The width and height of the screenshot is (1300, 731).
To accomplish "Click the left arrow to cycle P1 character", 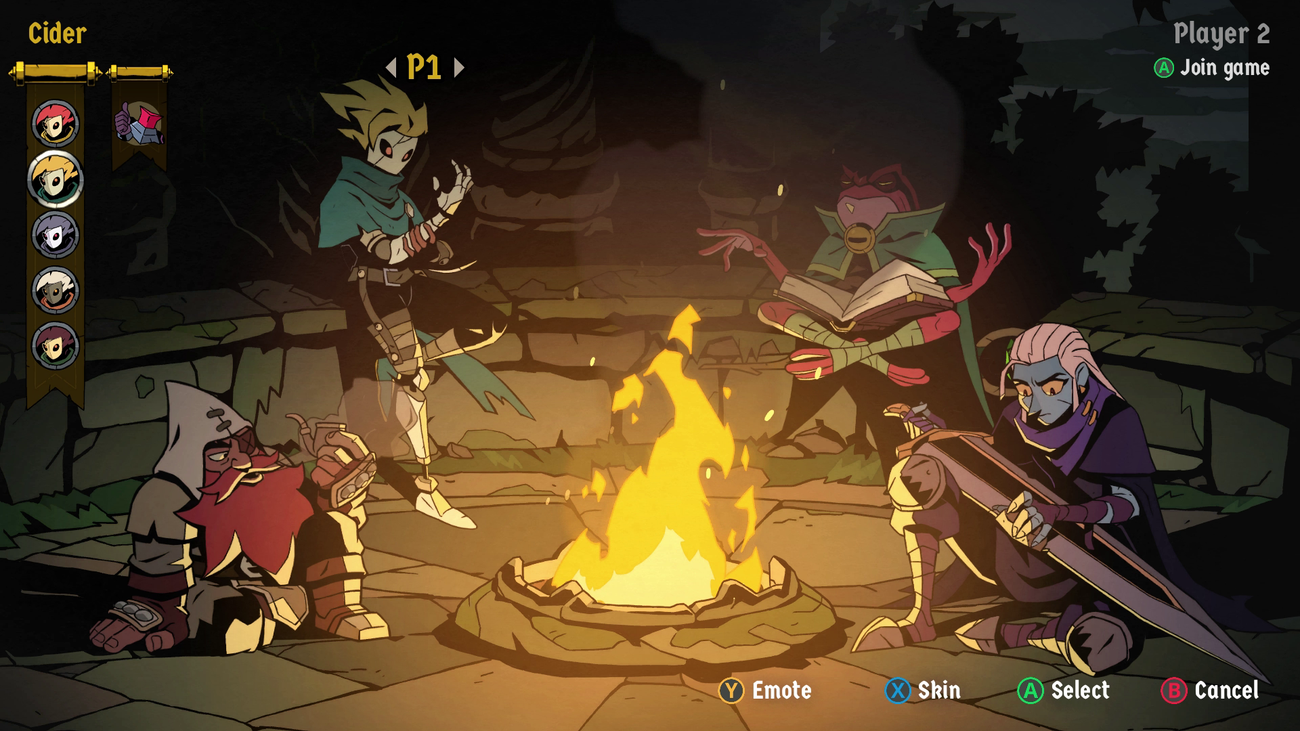I will [393, 68].
